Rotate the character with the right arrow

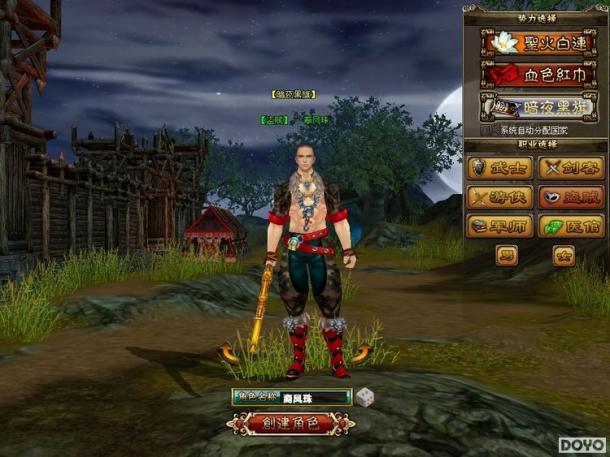(x=361, y=351)
